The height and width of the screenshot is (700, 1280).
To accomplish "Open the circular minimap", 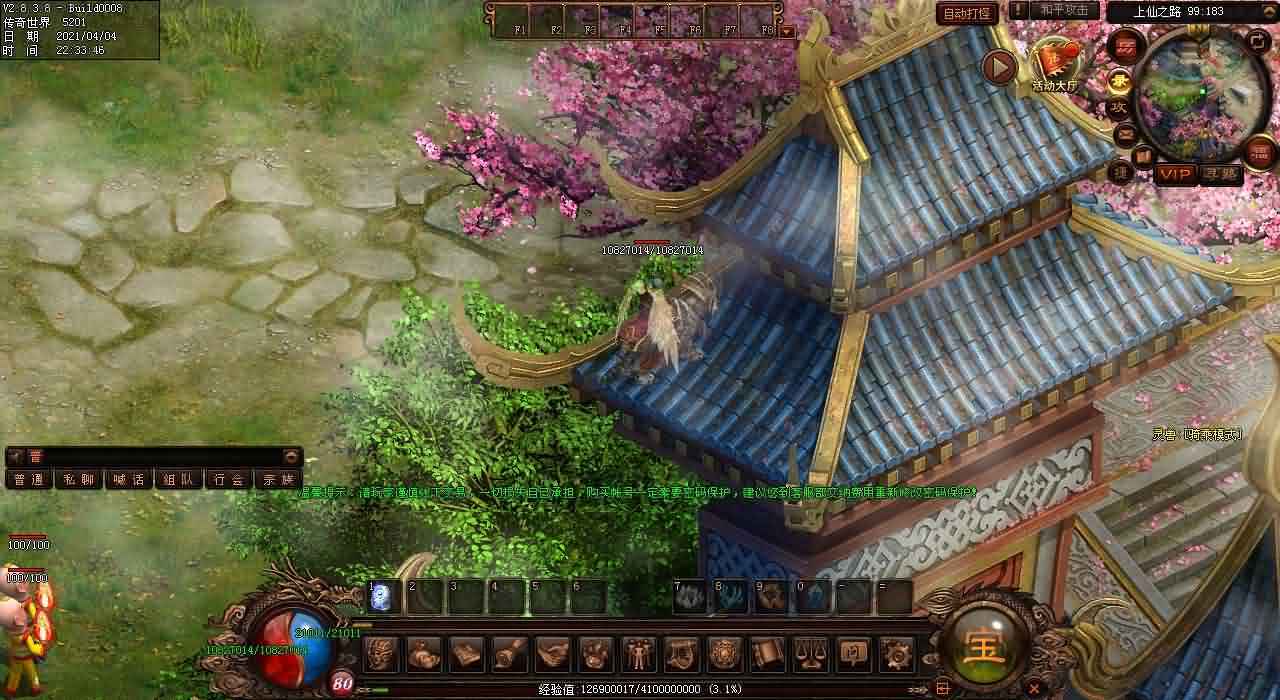I will pyautogui.click(x=1200, y=92).
